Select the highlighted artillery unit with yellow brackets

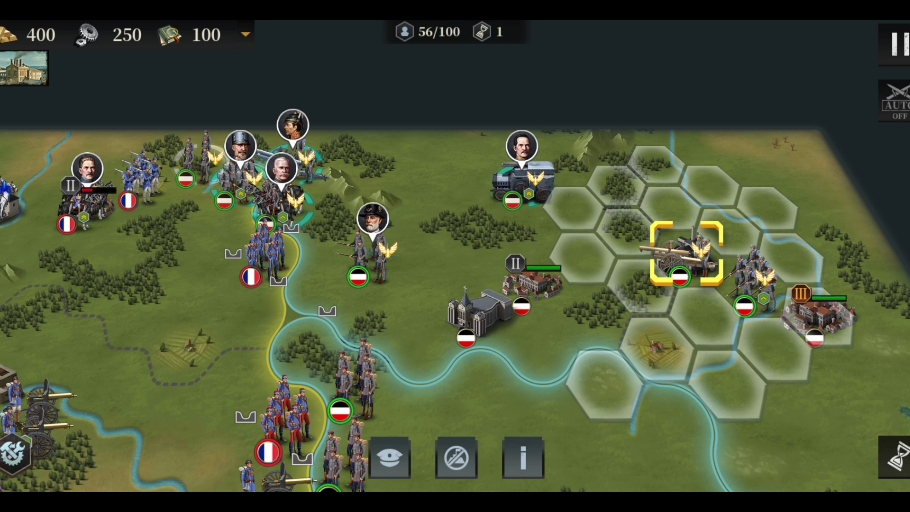tap(685, 254)
